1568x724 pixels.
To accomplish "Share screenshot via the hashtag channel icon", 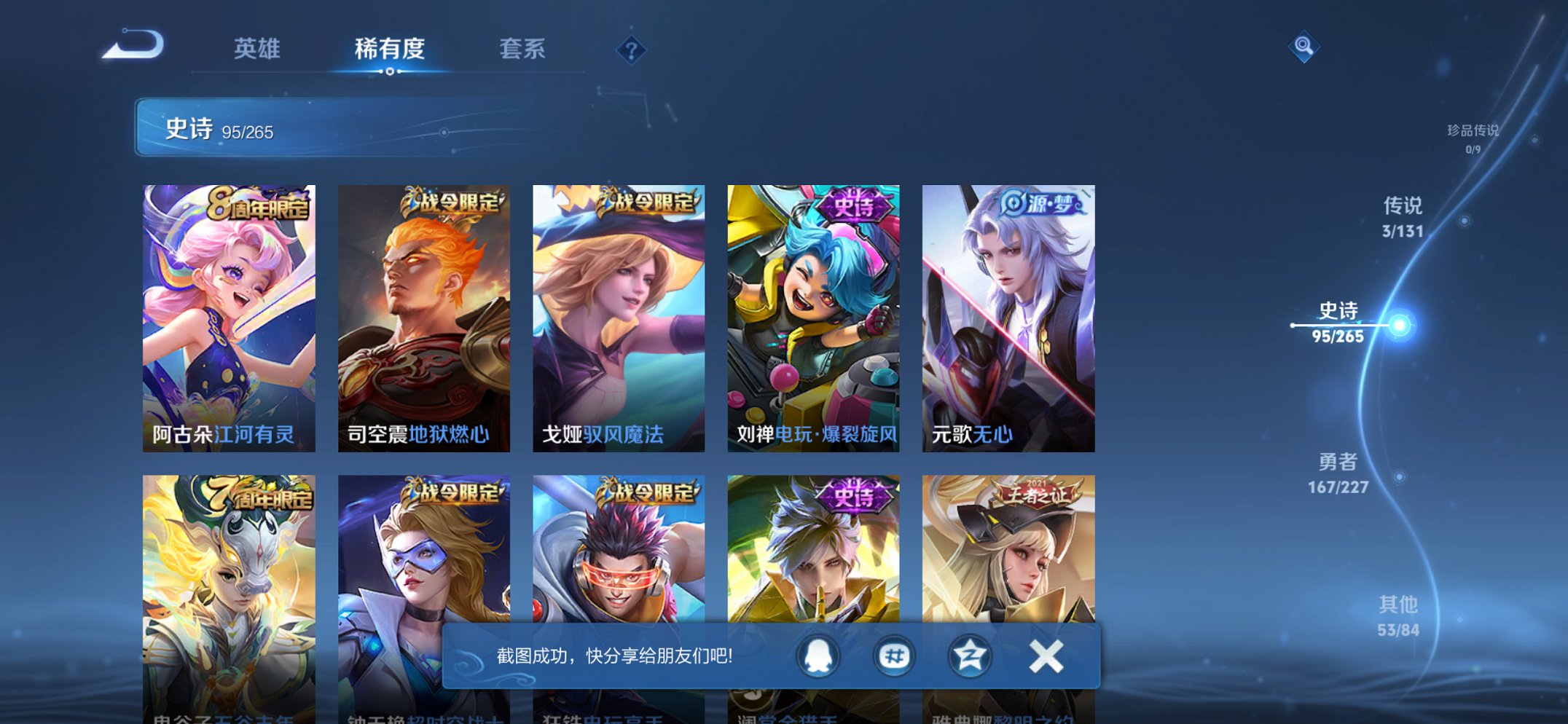I will pos(892,655).
